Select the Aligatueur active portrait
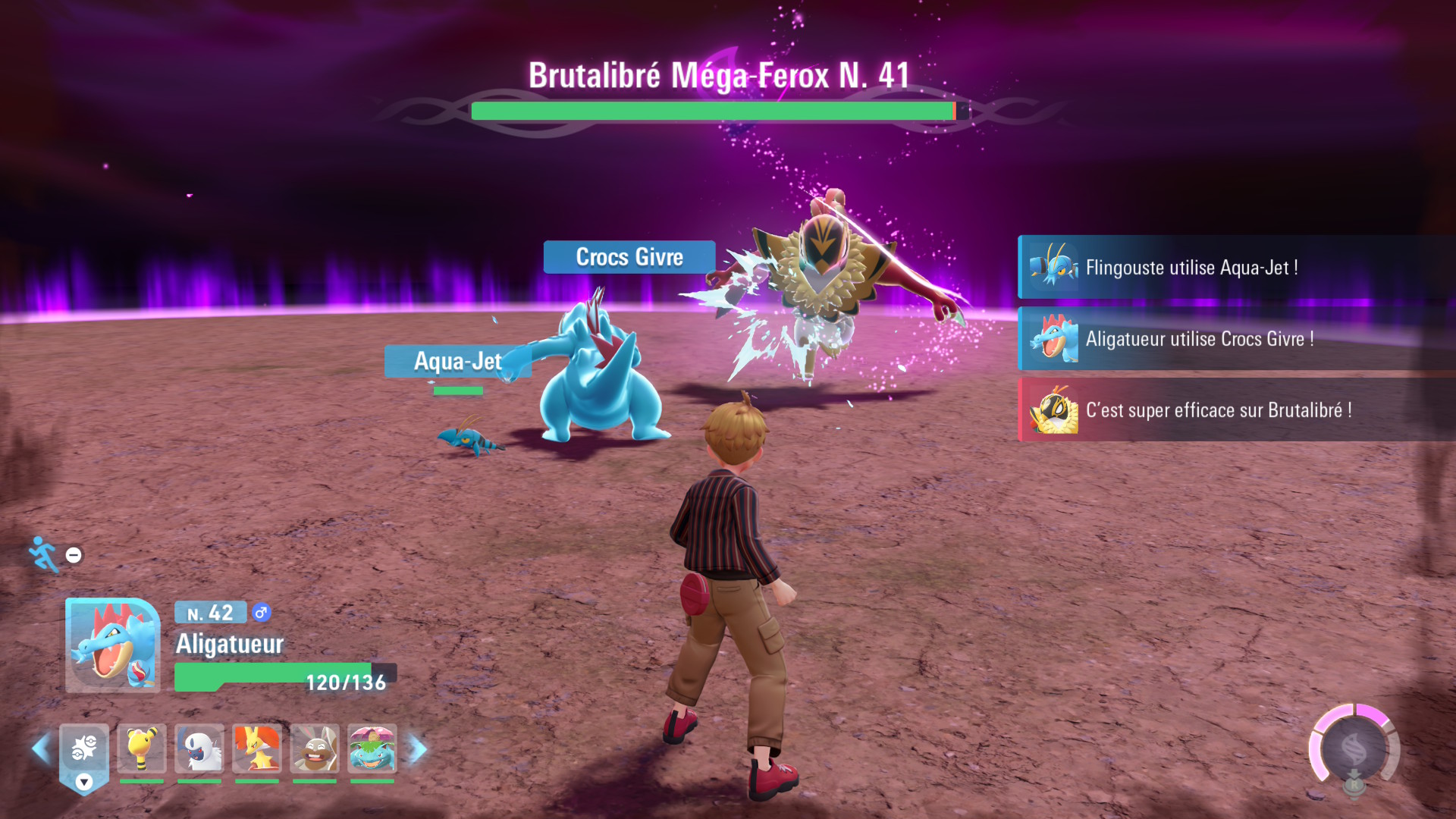 click(112, 645)
